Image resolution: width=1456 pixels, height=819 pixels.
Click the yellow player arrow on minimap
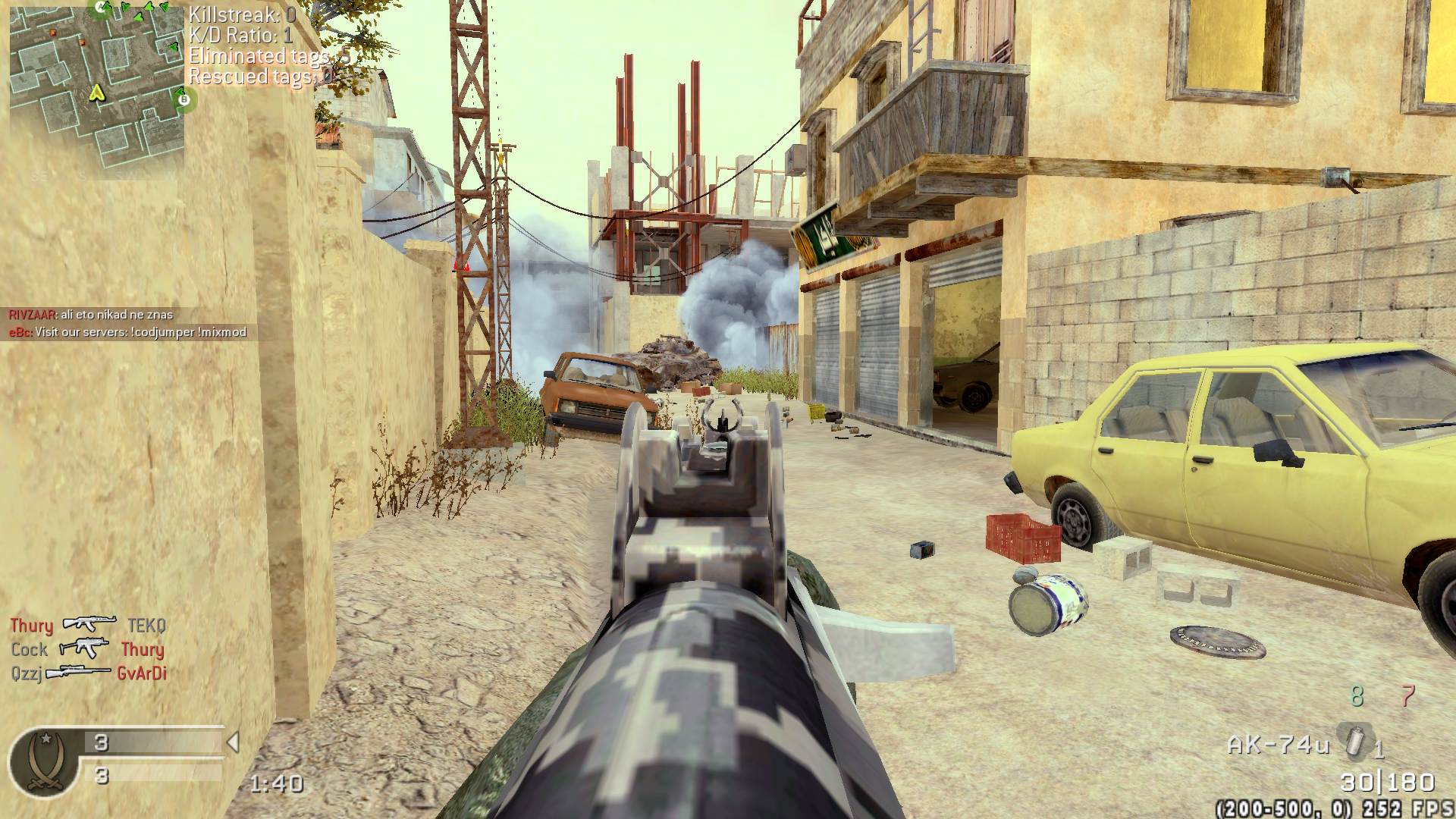pos(96,93)
